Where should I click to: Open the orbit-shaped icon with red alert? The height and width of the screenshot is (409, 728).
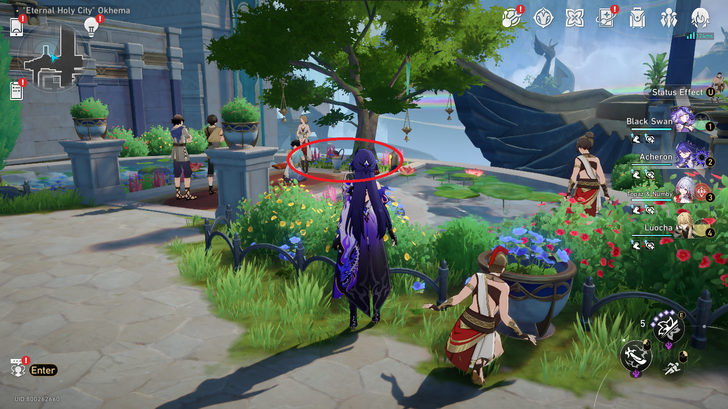[x=512, y=17]
